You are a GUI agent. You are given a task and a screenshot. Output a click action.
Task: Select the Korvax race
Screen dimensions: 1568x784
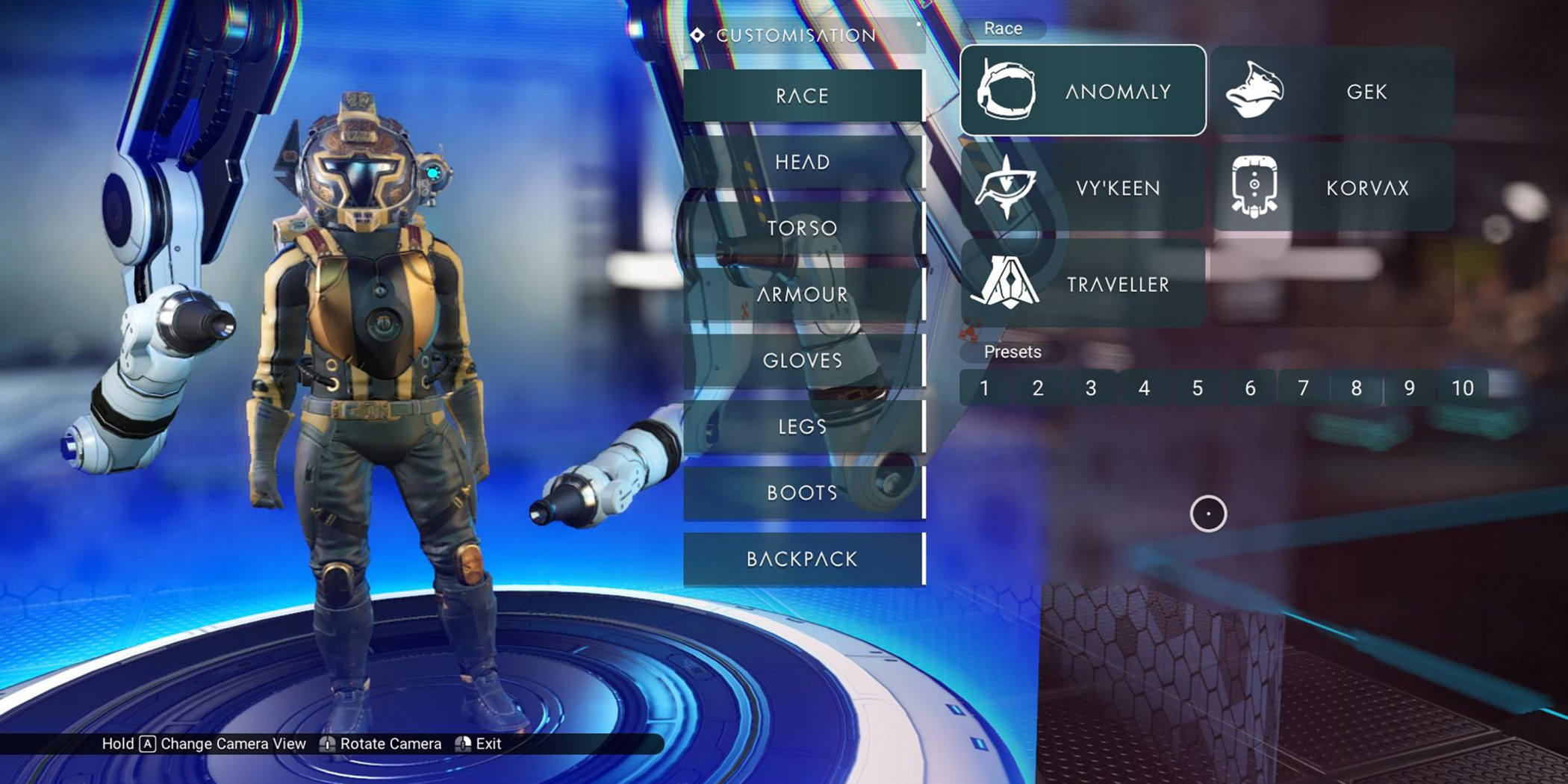point(1332,187)
